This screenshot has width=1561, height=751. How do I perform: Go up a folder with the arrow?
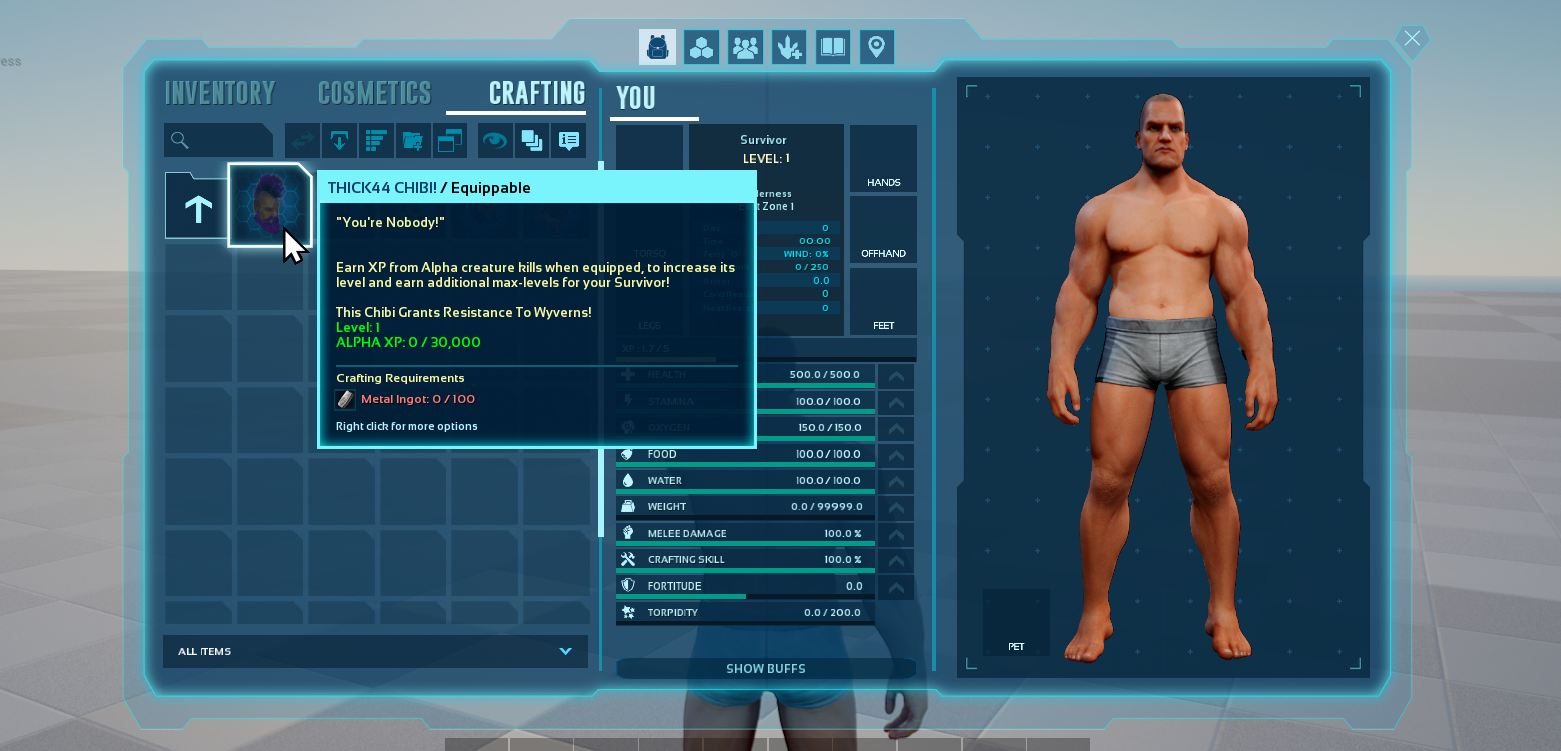point(197,207)
